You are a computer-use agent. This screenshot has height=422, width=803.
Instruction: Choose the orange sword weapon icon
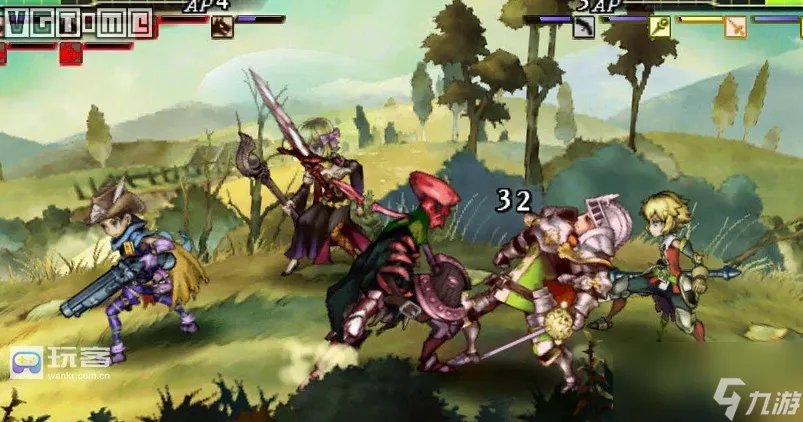point(736,27)
